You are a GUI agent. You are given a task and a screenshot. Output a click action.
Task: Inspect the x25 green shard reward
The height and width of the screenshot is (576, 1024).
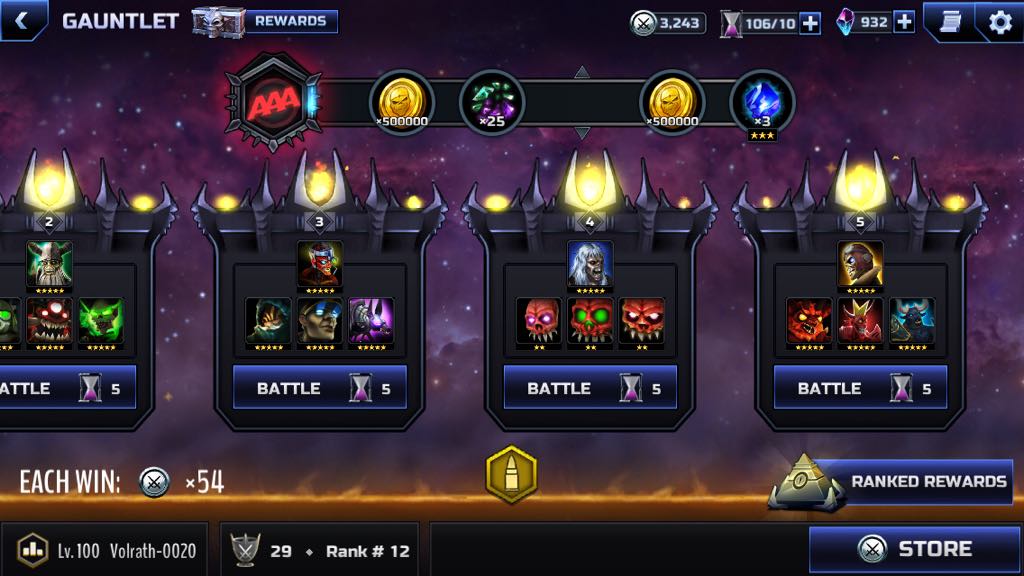[x=492, y=103]
